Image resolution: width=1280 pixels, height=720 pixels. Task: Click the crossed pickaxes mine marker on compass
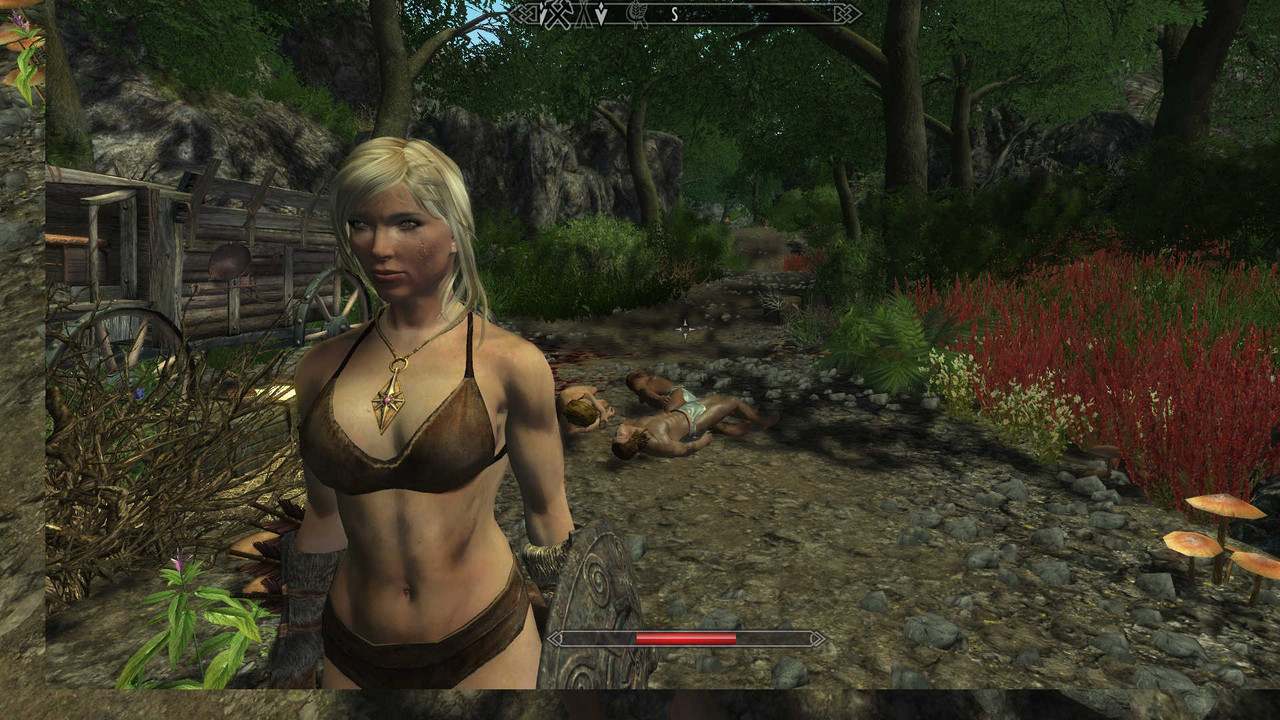(x=557, y=14)
